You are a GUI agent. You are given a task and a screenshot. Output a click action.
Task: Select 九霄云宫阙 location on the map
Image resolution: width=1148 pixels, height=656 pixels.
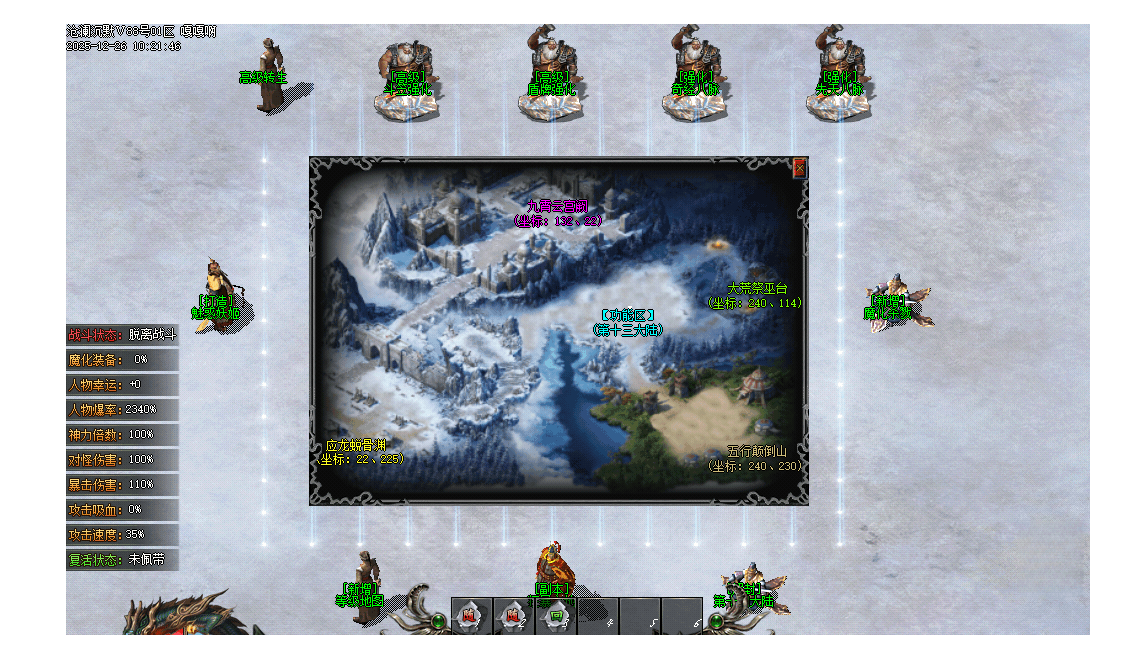pos(558,208)
